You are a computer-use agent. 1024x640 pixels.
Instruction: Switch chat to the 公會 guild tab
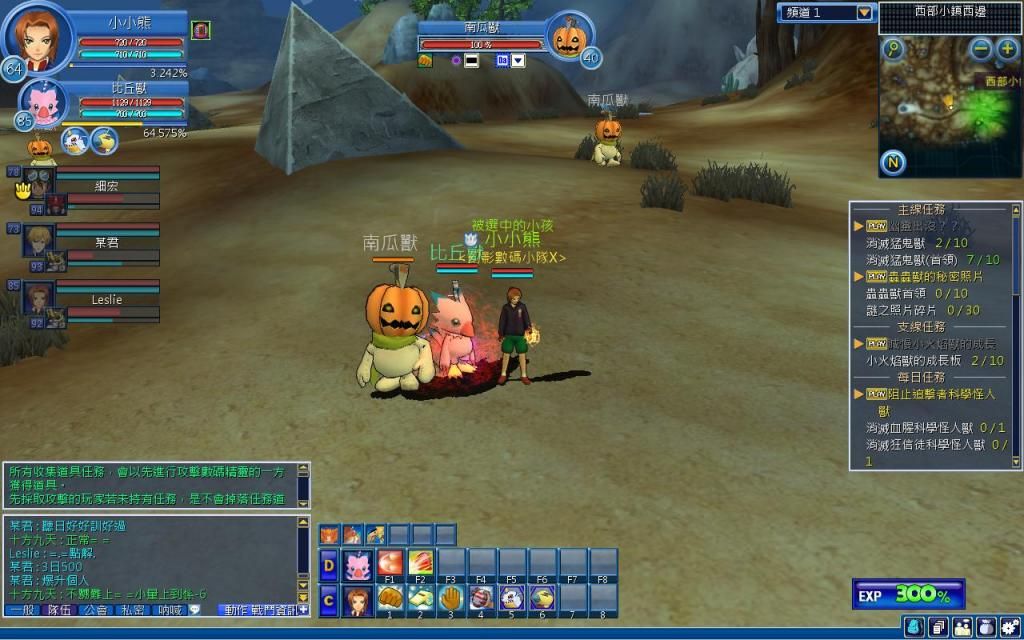(x=96, y=609)
